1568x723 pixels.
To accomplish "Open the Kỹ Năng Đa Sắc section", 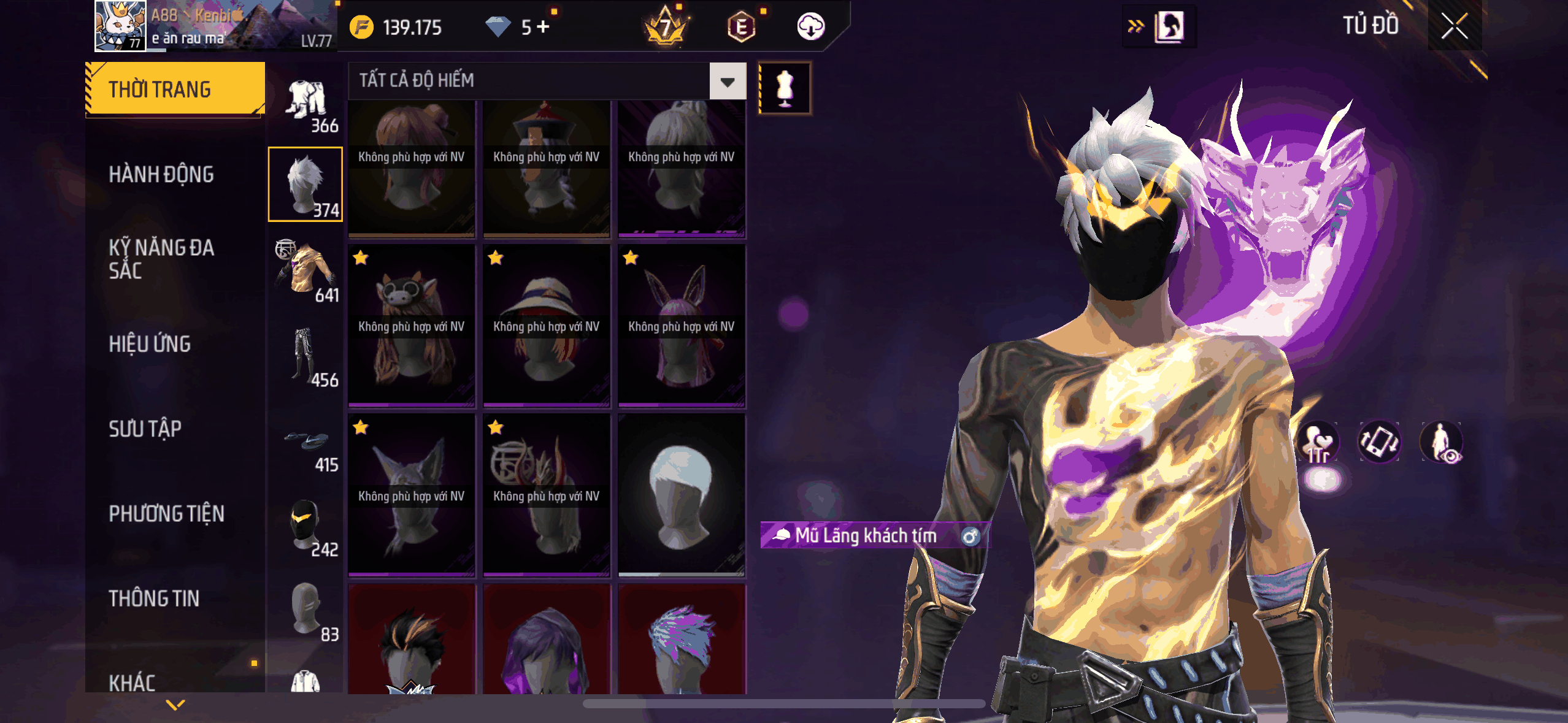I will click(161, 259).
